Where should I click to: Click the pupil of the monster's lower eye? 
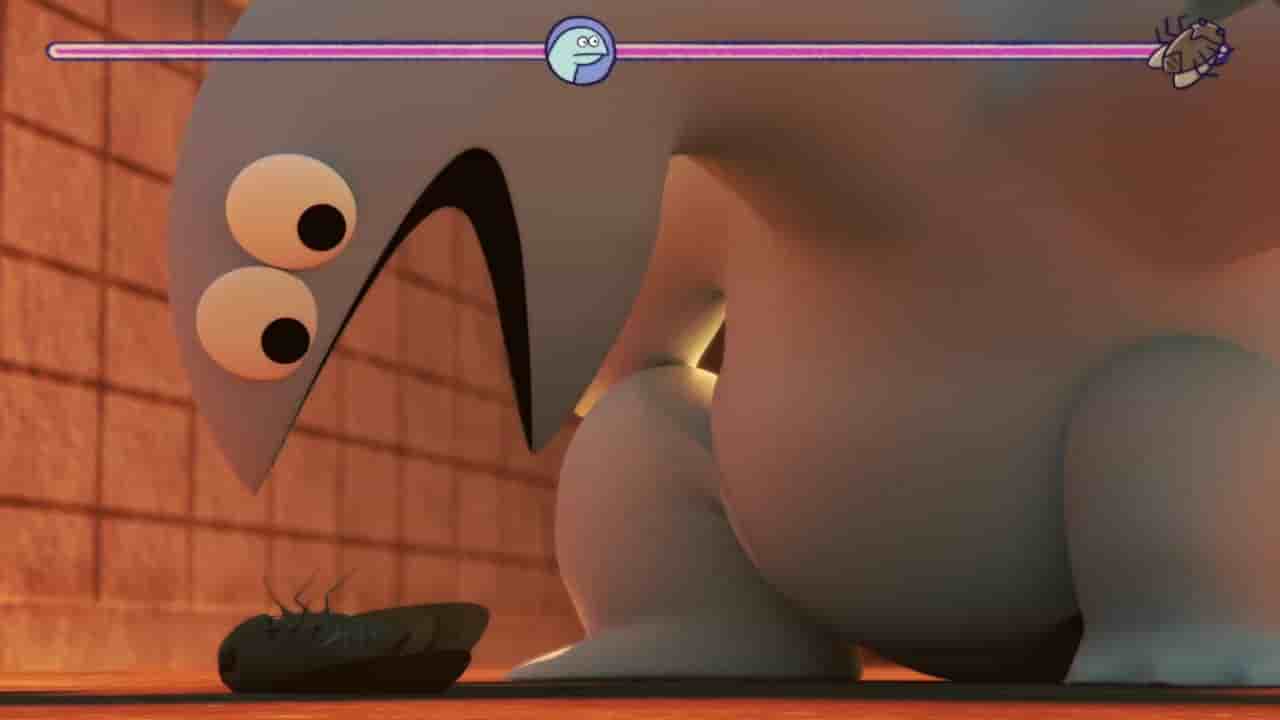tap(283, 338)
